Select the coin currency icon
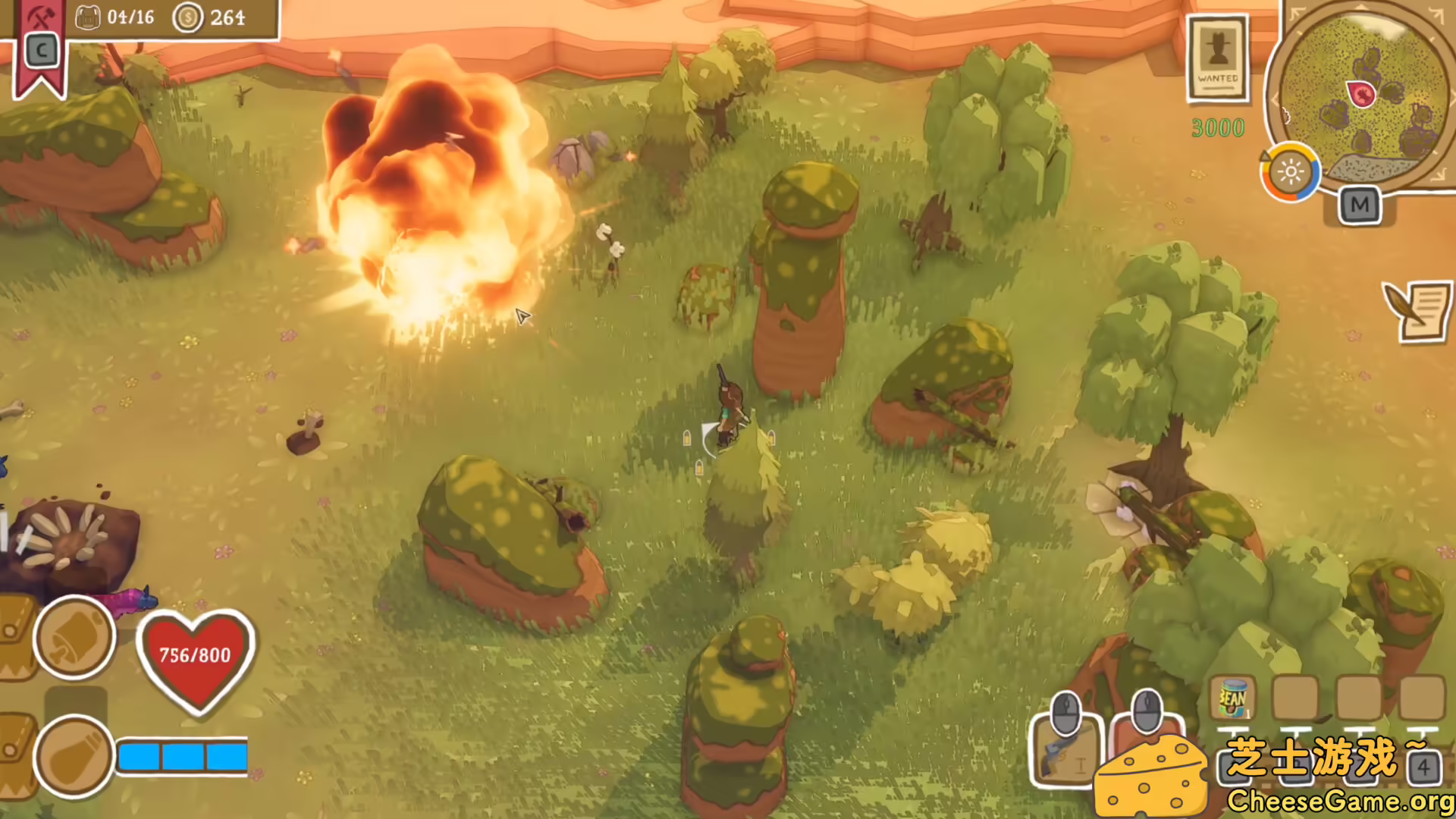This screenshot has height=819, width=1456. [x=187, y=17]
